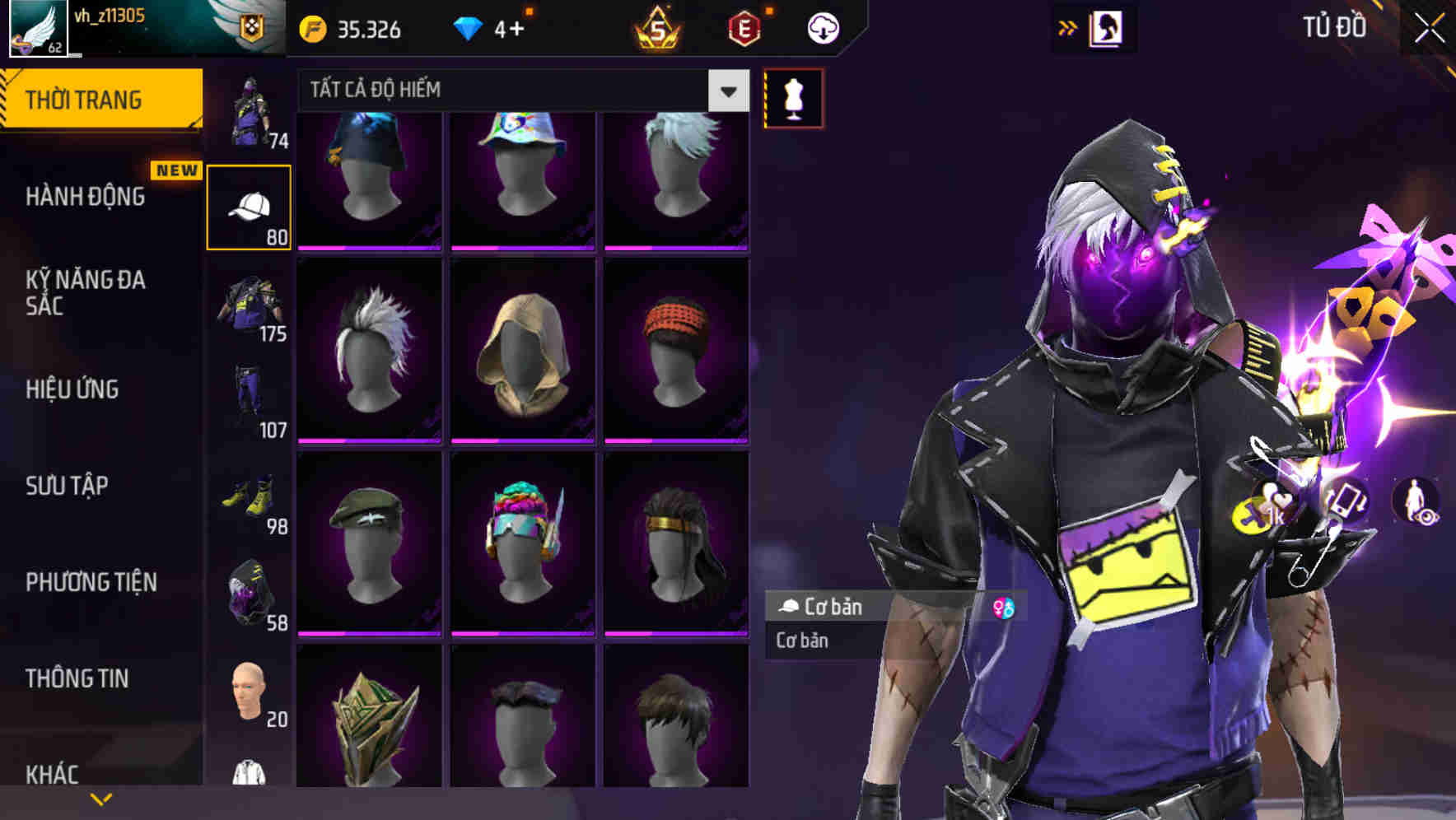Open the SƯU TẬP menu item
This screenshot has width=1456, height=820.
point(68,487)
